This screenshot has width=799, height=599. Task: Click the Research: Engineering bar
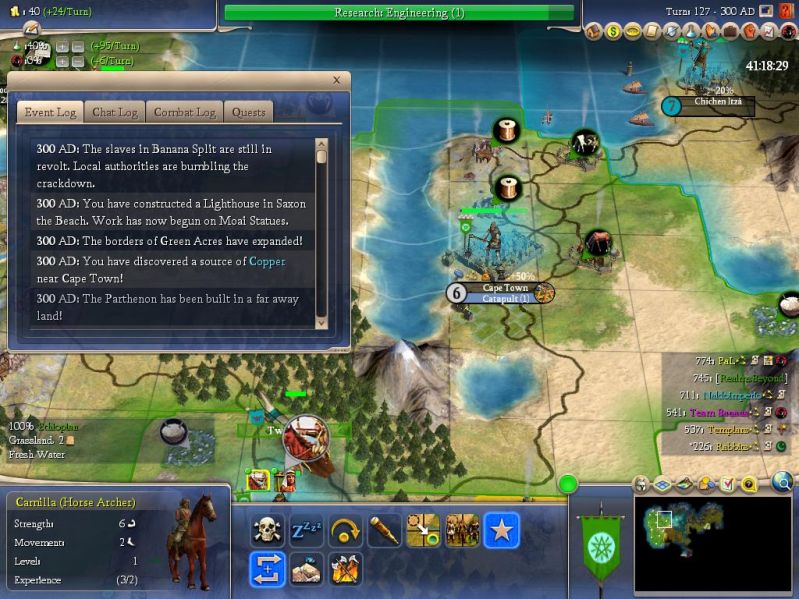[x=399, y=12]
